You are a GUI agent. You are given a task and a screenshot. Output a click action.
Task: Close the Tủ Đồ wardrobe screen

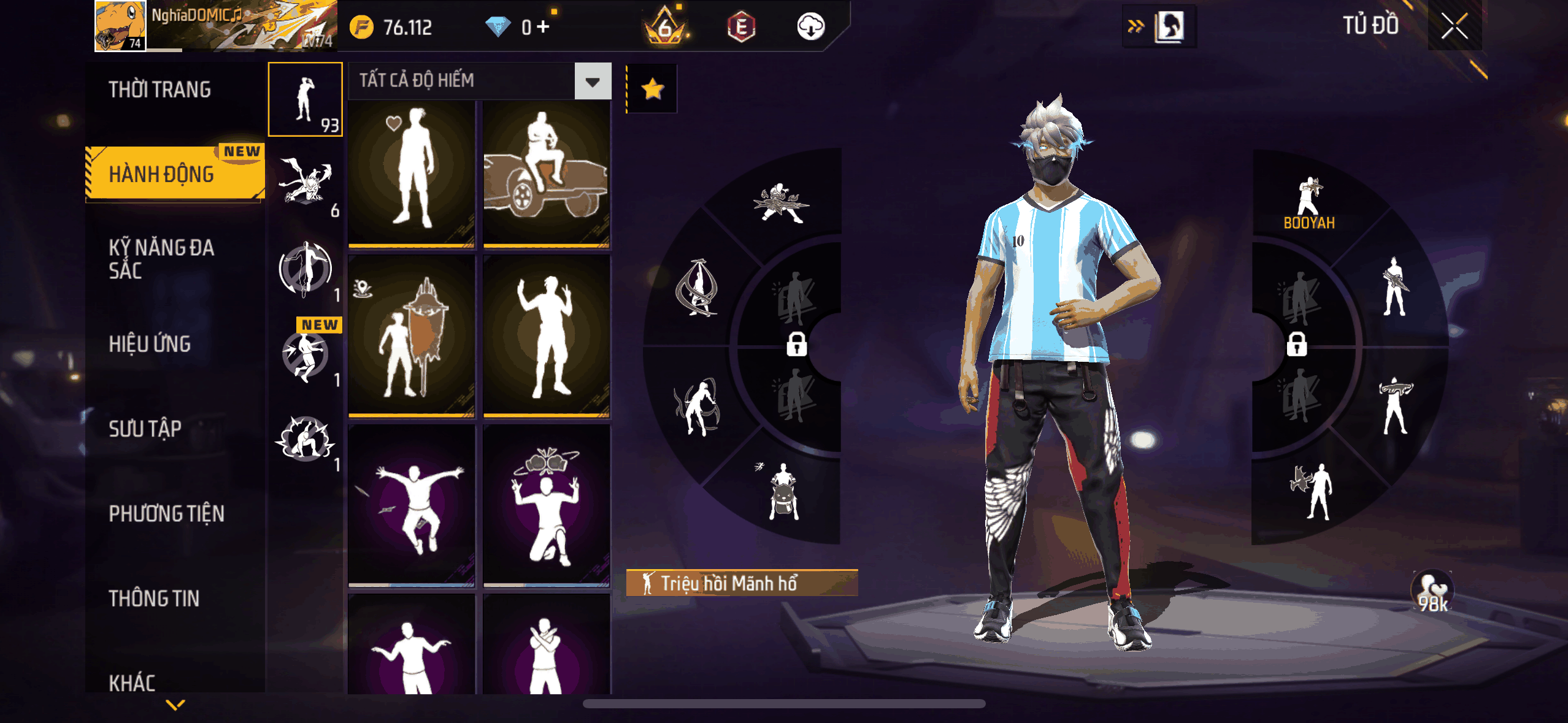point(1454,26)
